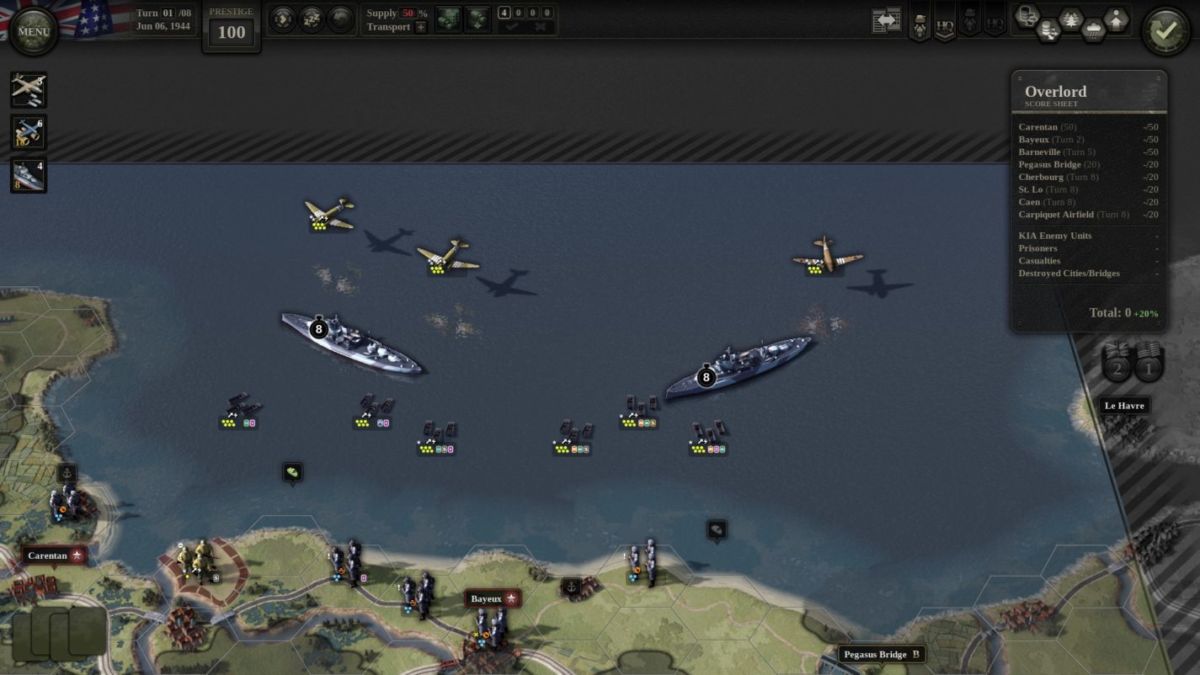Select the bomber plane reinforcement card
The height and width of the screenshot is (675, 1200).
coord(28,89)
